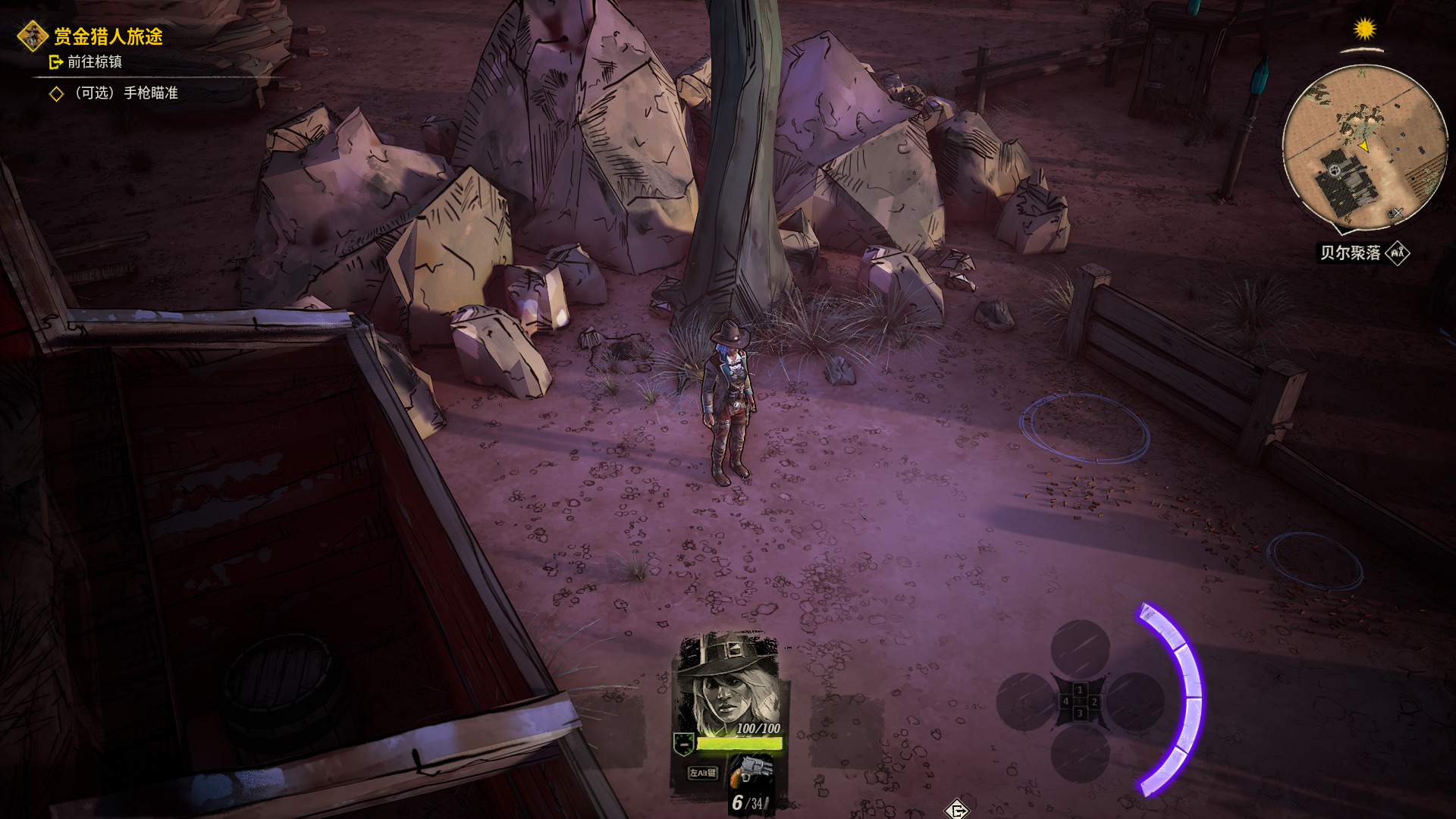Click the green shield status icon
Screen dimensions: 1456x819
[x=683, y=744]
